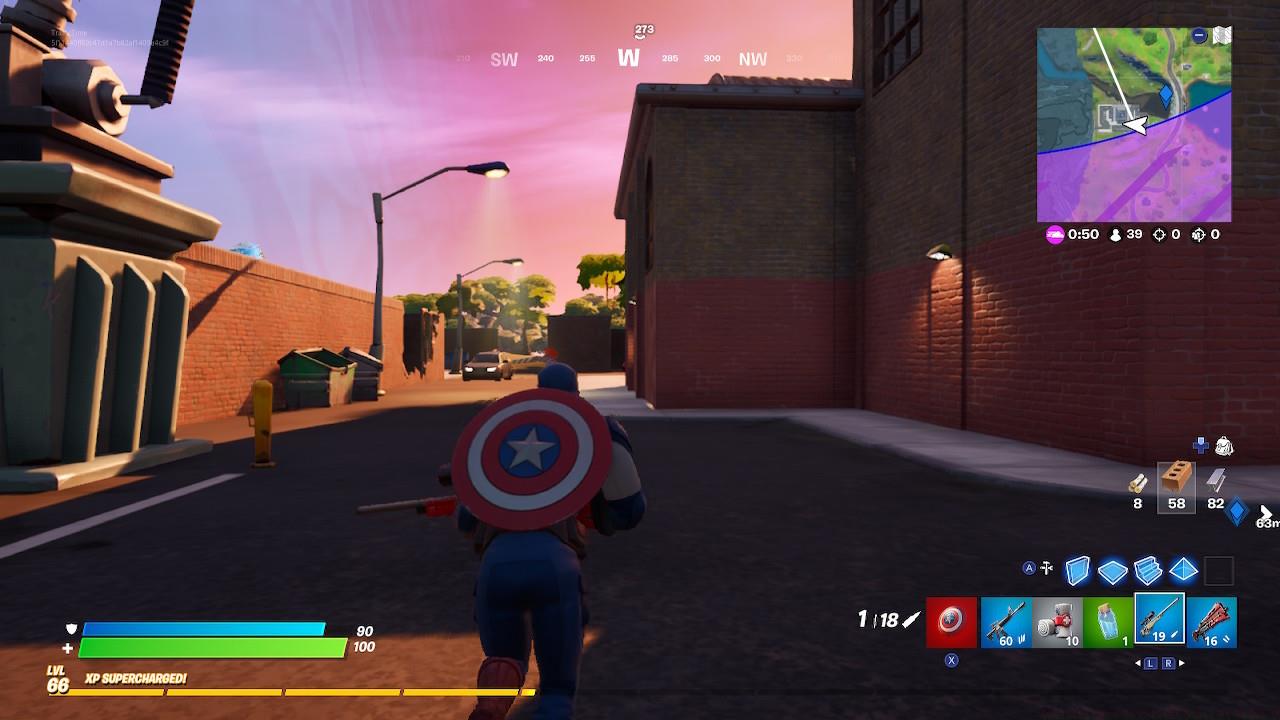
Task: Click the wood resource icon
Action: (x=1138, y=482)
